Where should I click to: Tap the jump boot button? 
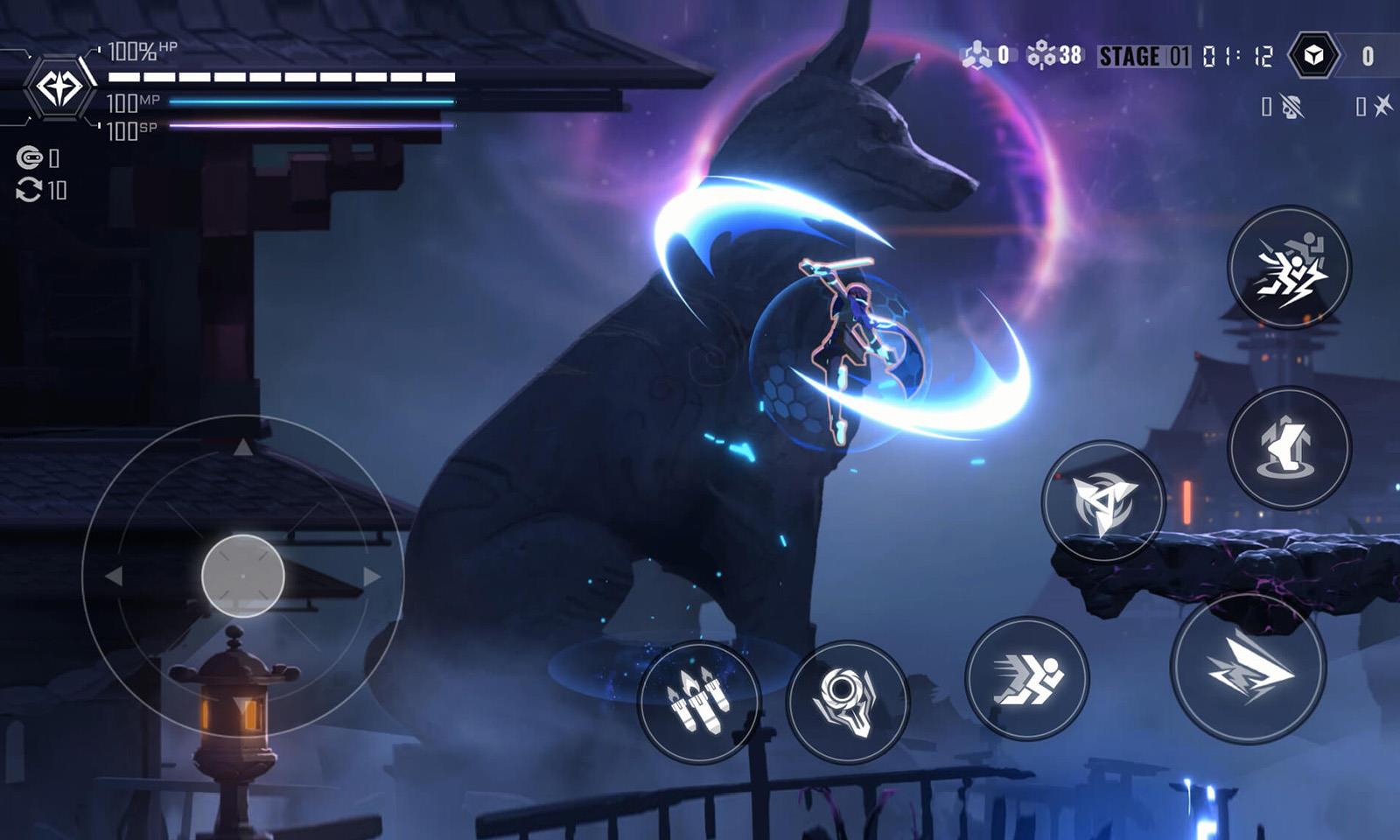[x=1289, y=448]
